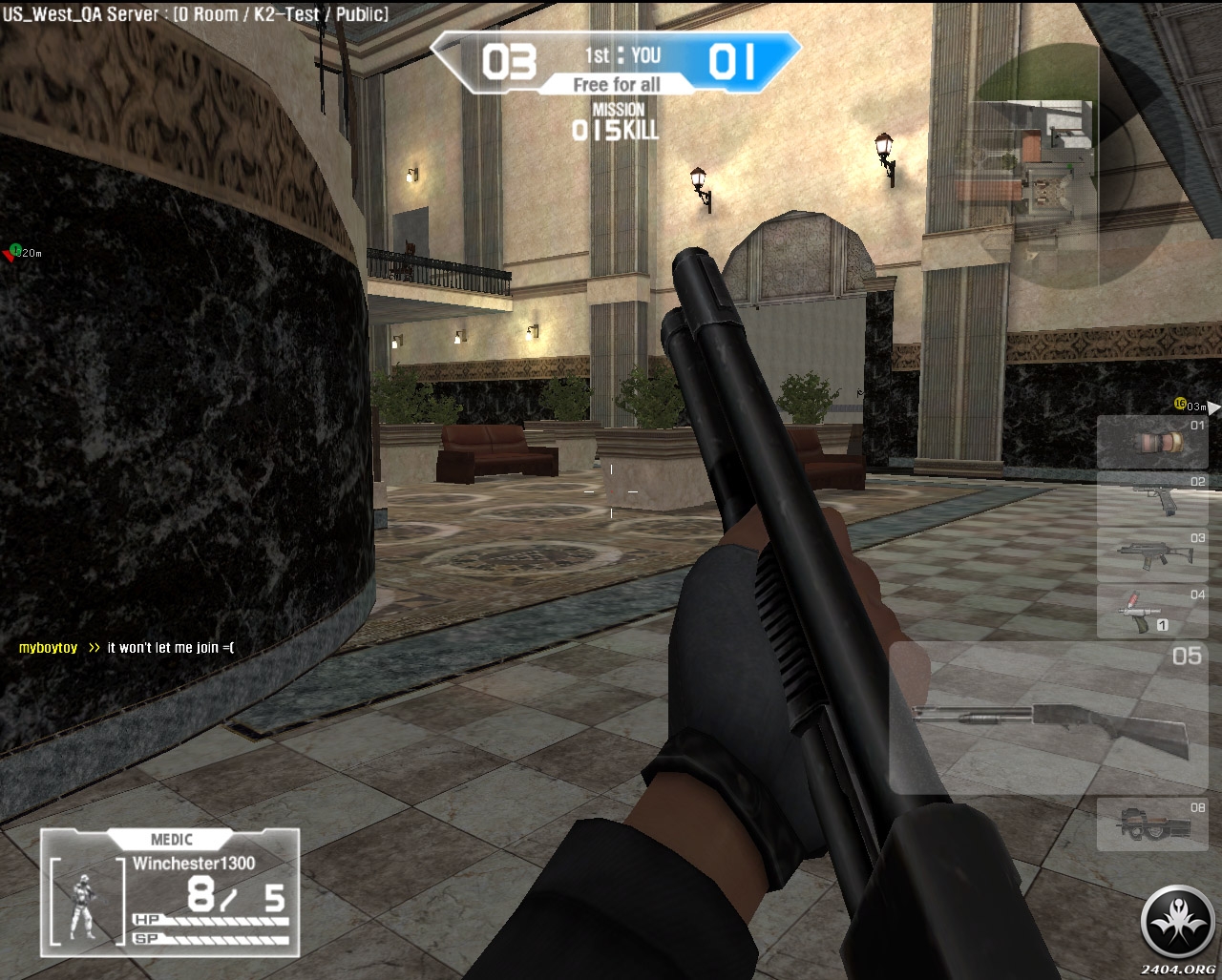Select the fists melee slot 01
Viewport: 1222px width, 980px height.
pyautogui.click(x=1151, y=442)
